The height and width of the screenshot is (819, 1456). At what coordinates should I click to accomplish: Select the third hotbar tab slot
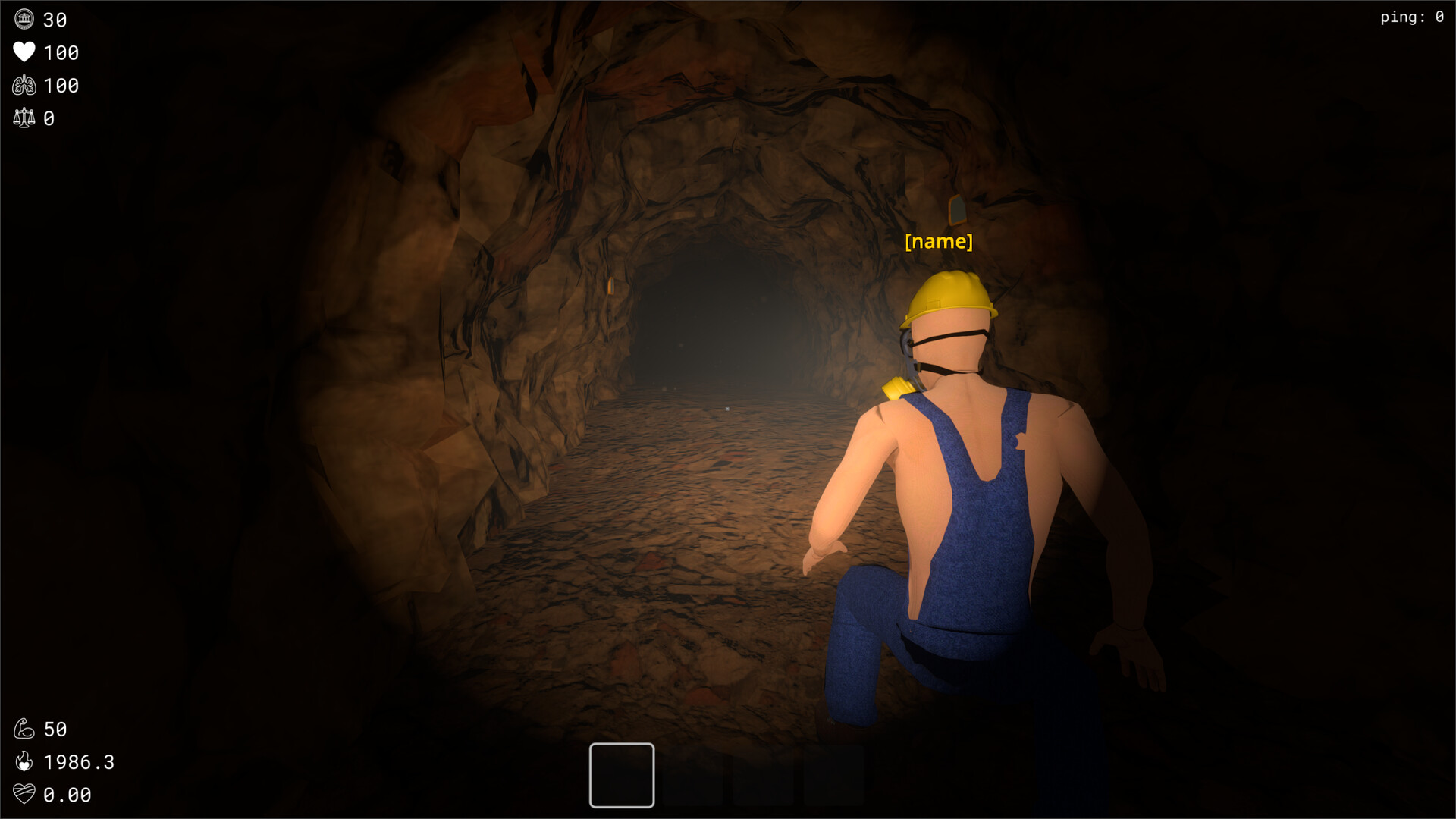(x=764, y=775)
